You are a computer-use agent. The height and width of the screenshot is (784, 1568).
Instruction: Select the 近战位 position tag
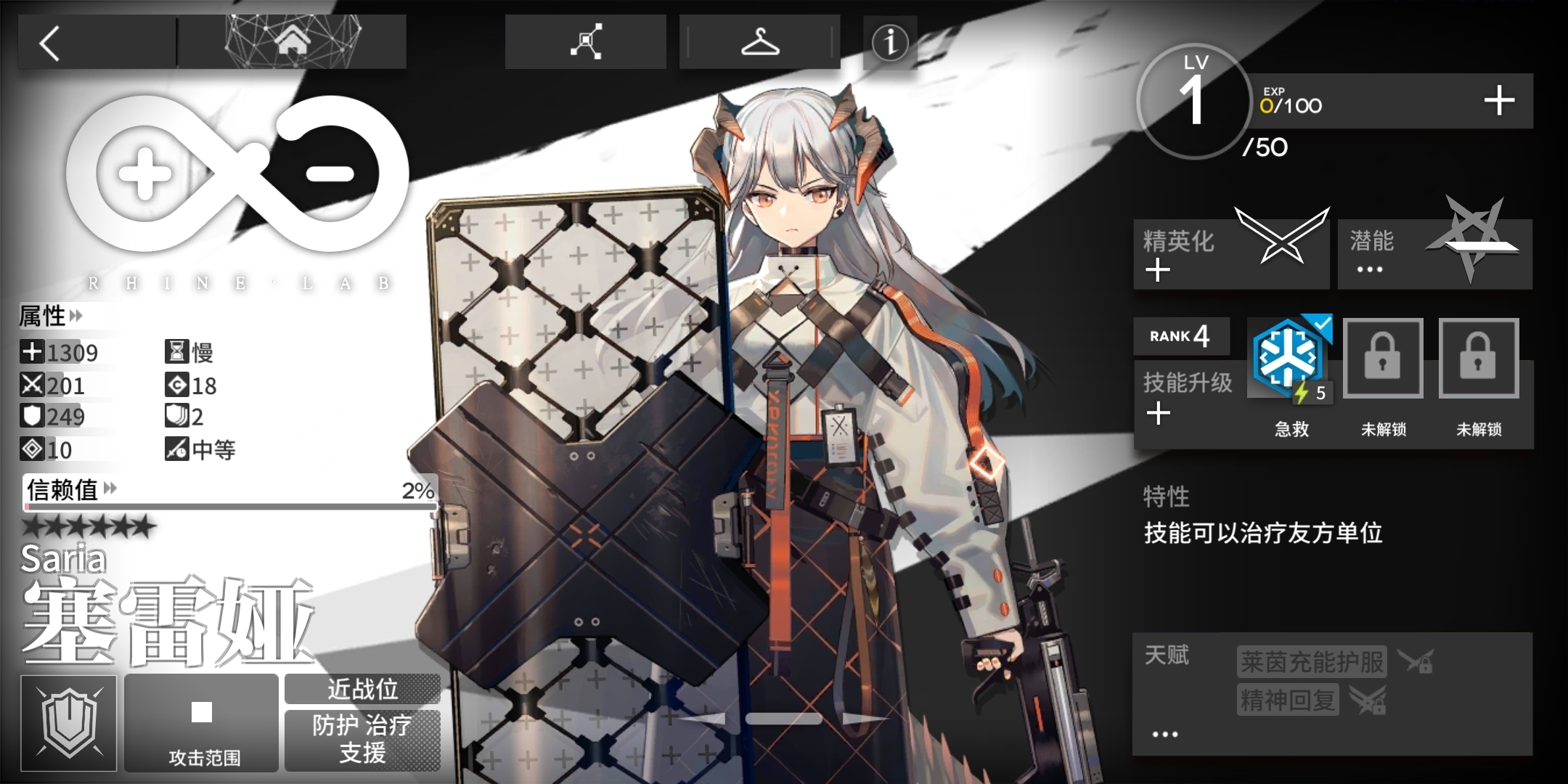tap(362, 690)
